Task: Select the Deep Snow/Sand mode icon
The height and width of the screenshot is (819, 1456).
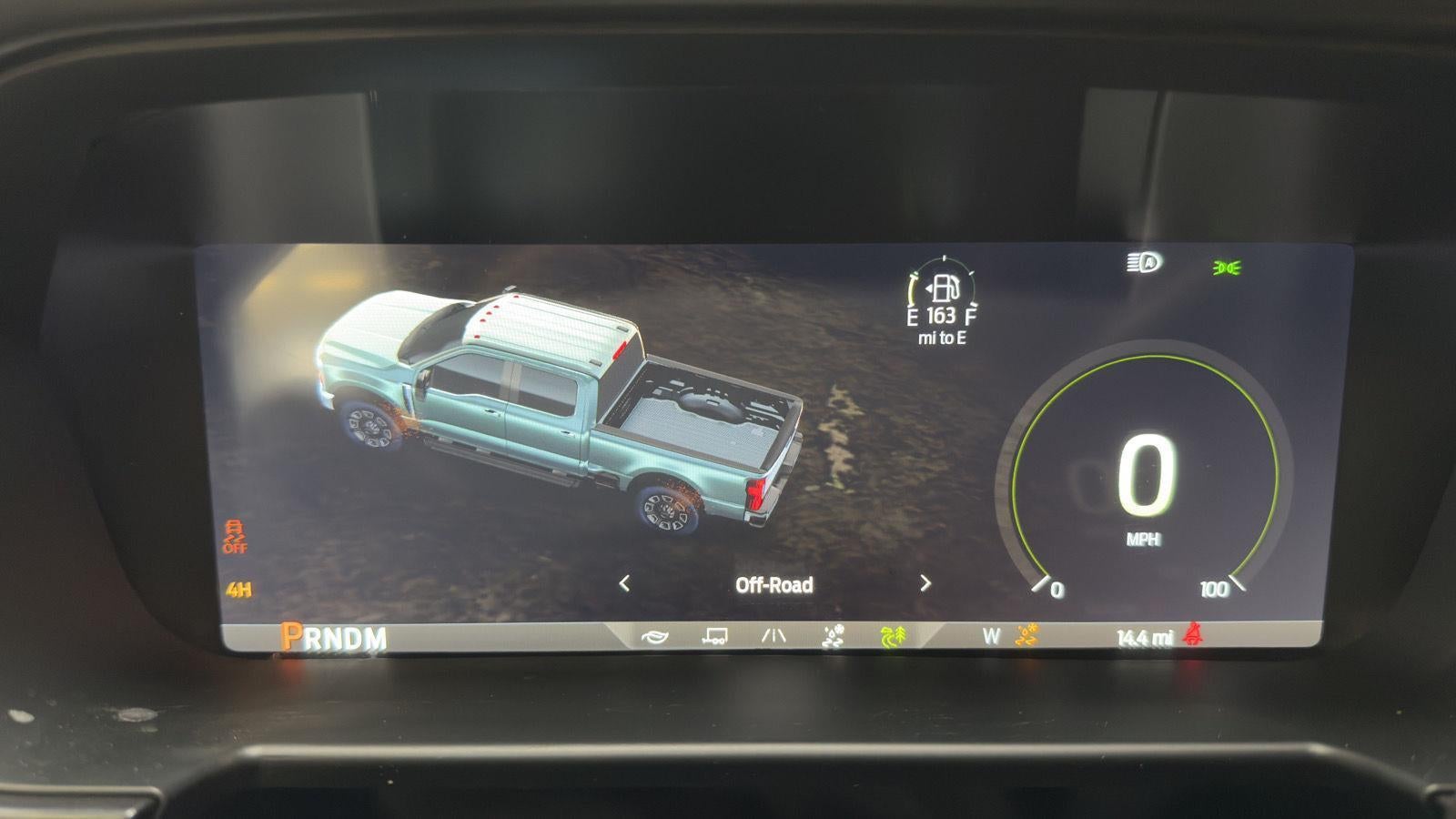Action: pos(834,635)
